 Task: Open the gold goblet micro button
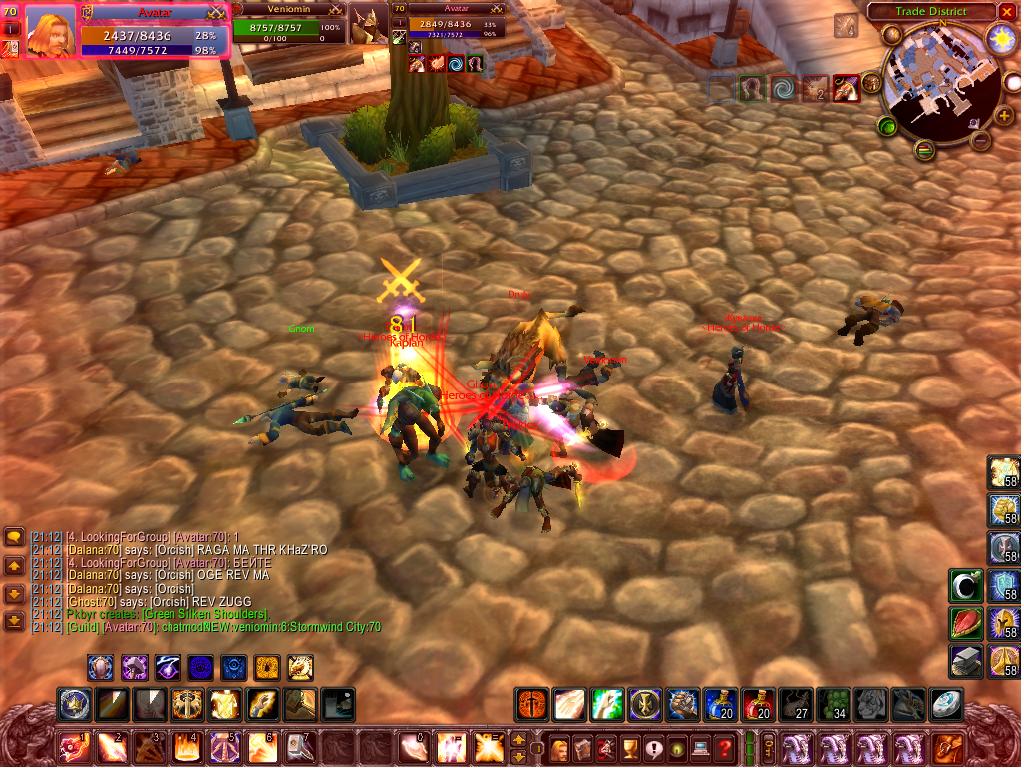pyautogui.click(x=630, y=747)
